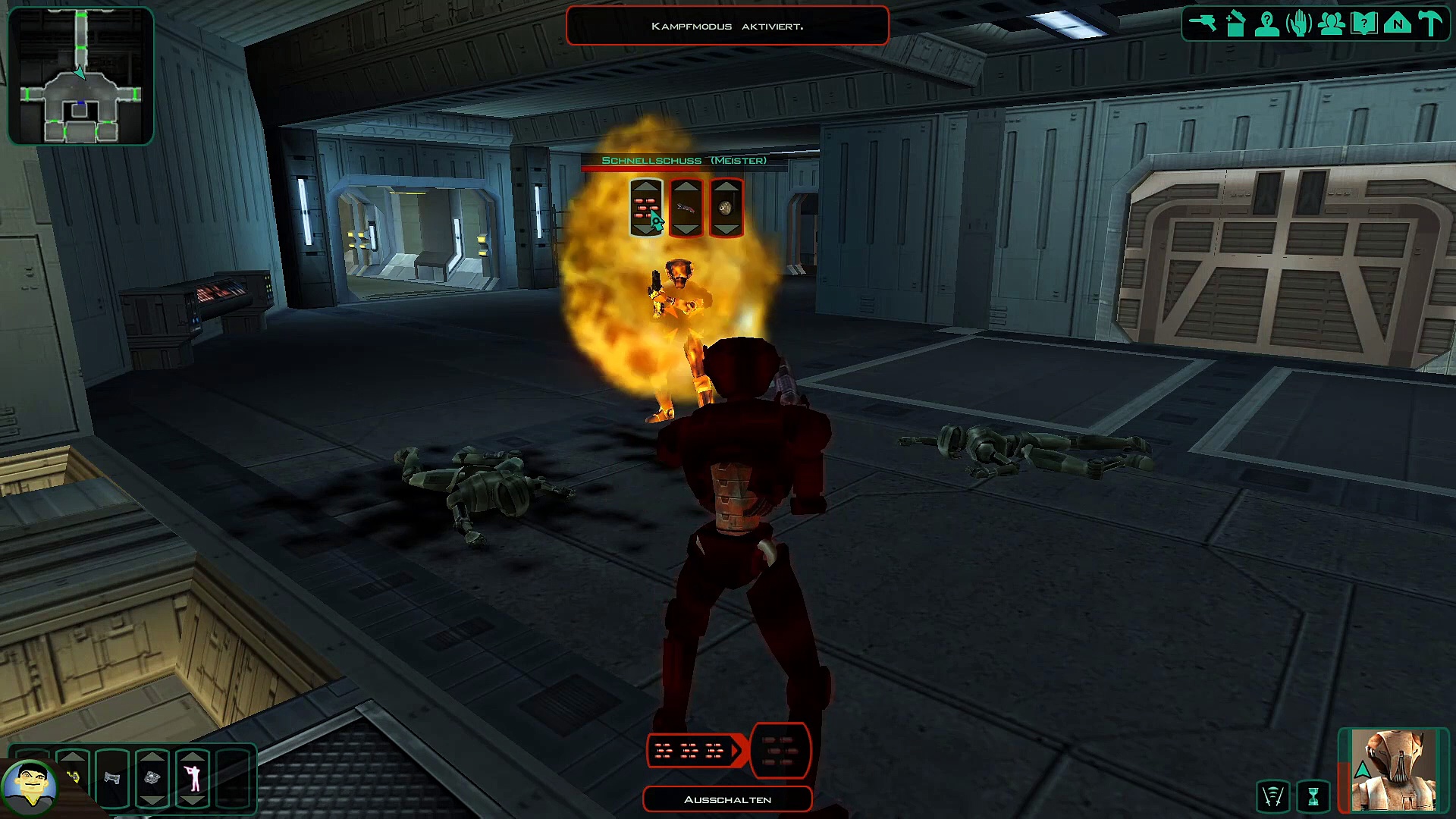Image resolution: width=1456 pixels, height=819 pixels.
Task: Open the equipment screen via the blaster icon
Action: 1203,23
